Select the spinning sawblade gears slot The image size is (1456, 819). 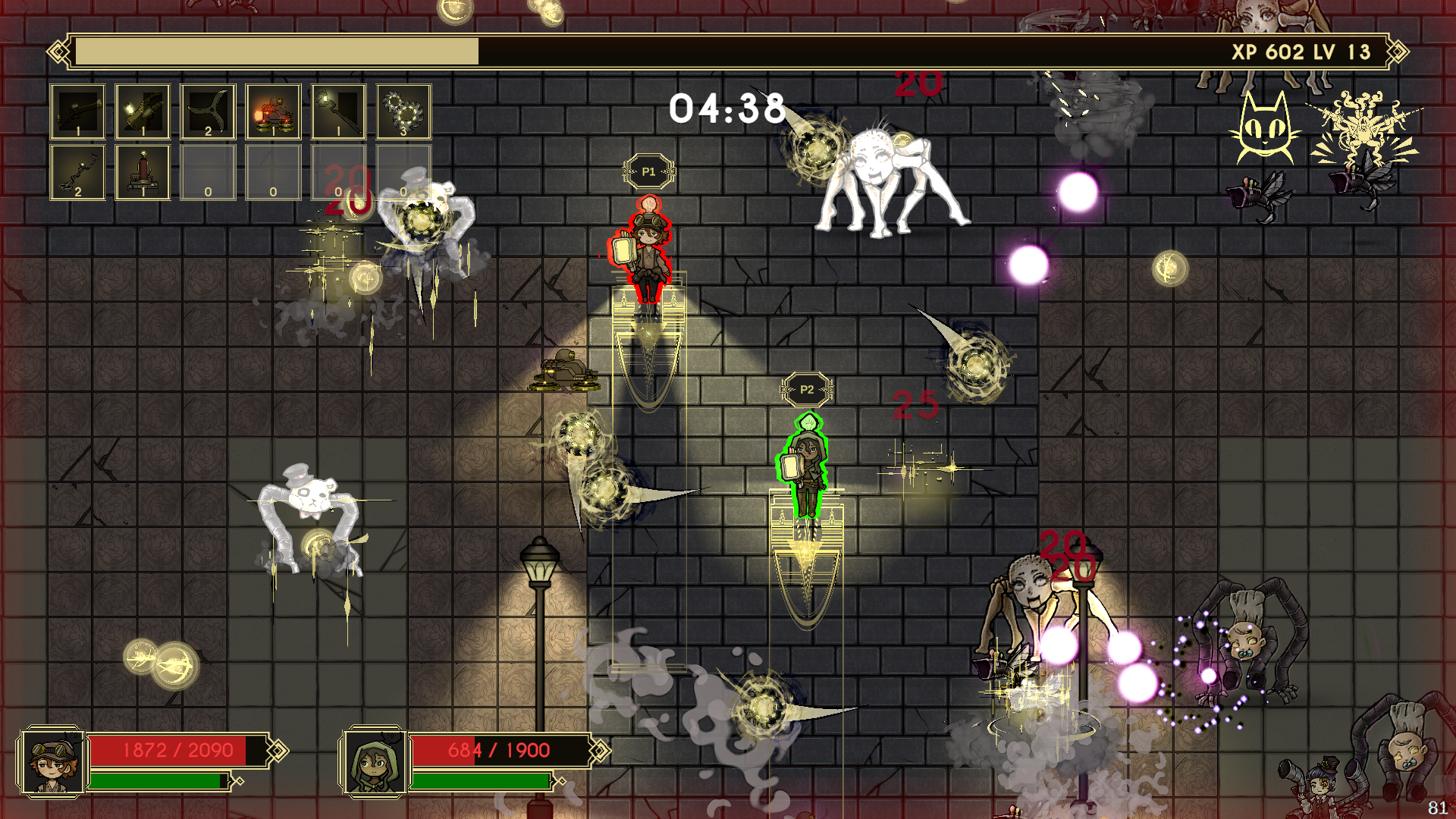click(x=403, y=111)
